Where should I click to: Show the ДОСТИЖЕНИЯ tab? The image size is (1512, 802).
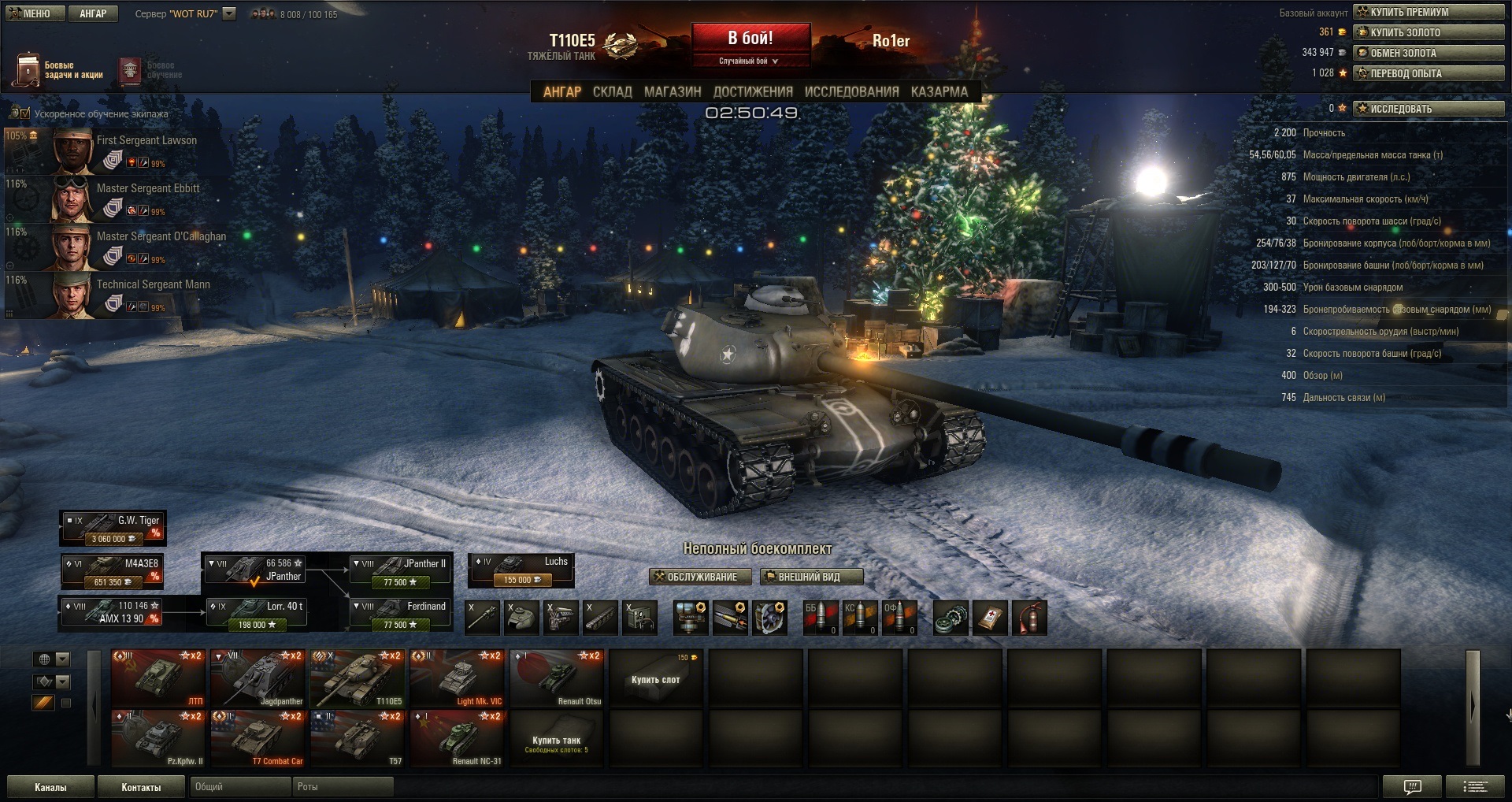[x=753, y=91]
